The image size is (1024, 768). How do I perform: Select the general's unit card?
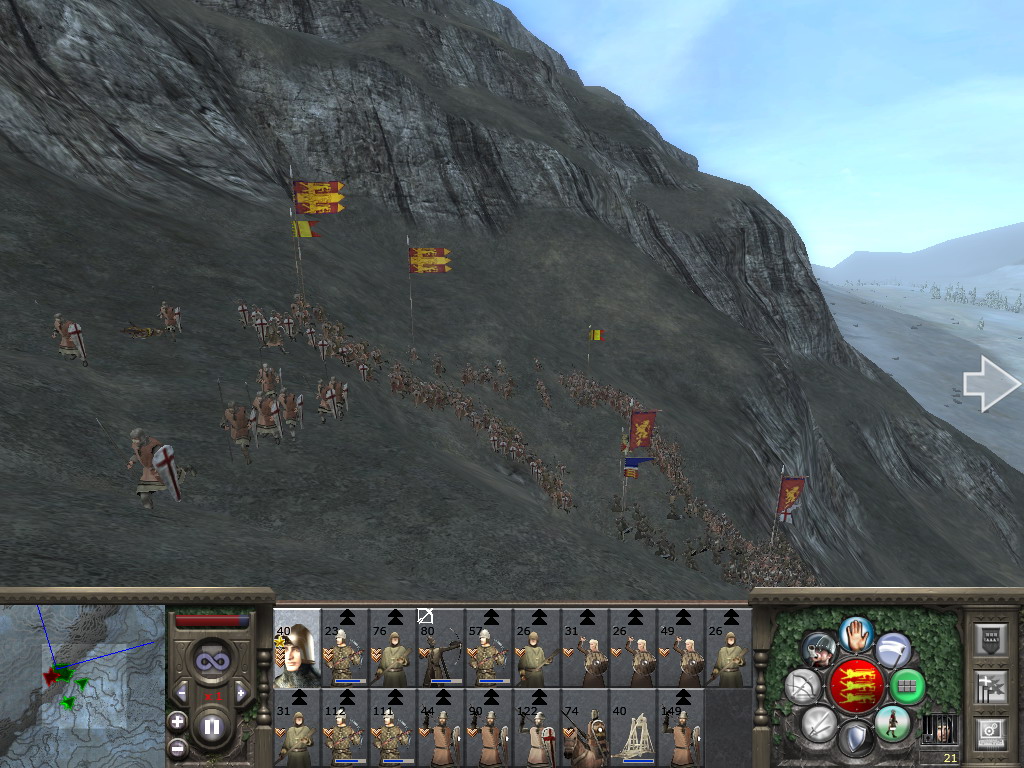pos(297,647)
